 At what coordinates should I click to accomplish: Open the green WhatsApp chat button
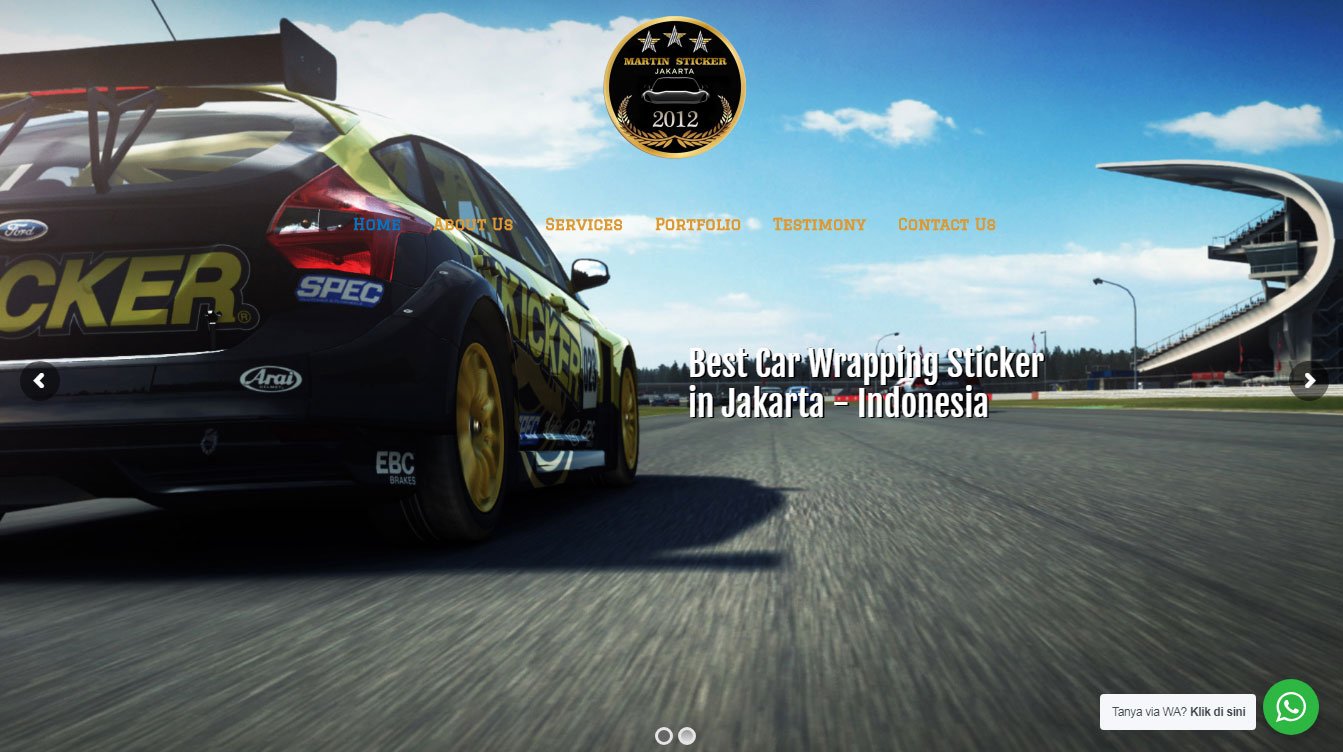(x=1291, y=707)
